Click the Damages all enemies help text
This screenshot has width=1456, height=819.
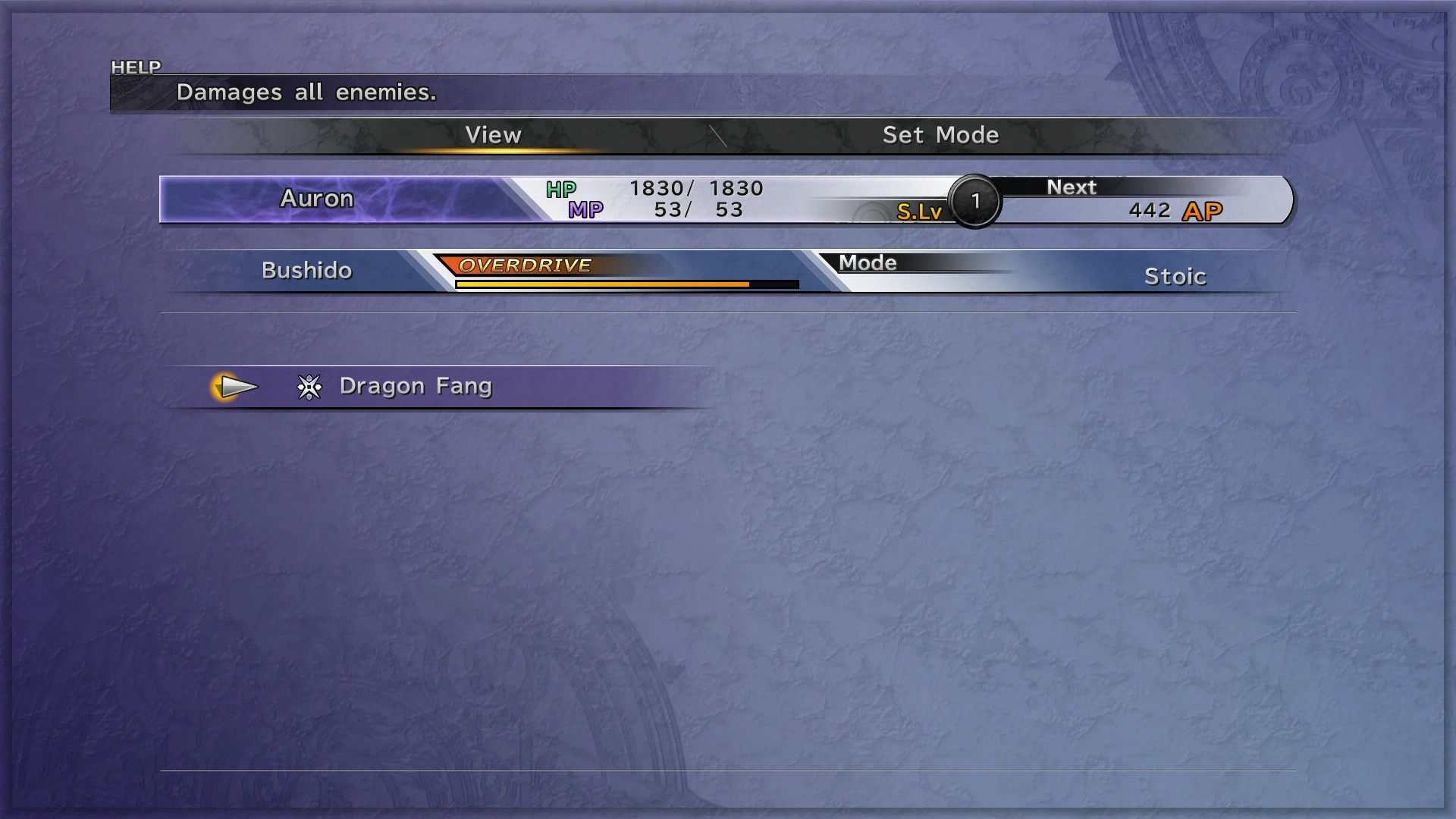point(306,92)
